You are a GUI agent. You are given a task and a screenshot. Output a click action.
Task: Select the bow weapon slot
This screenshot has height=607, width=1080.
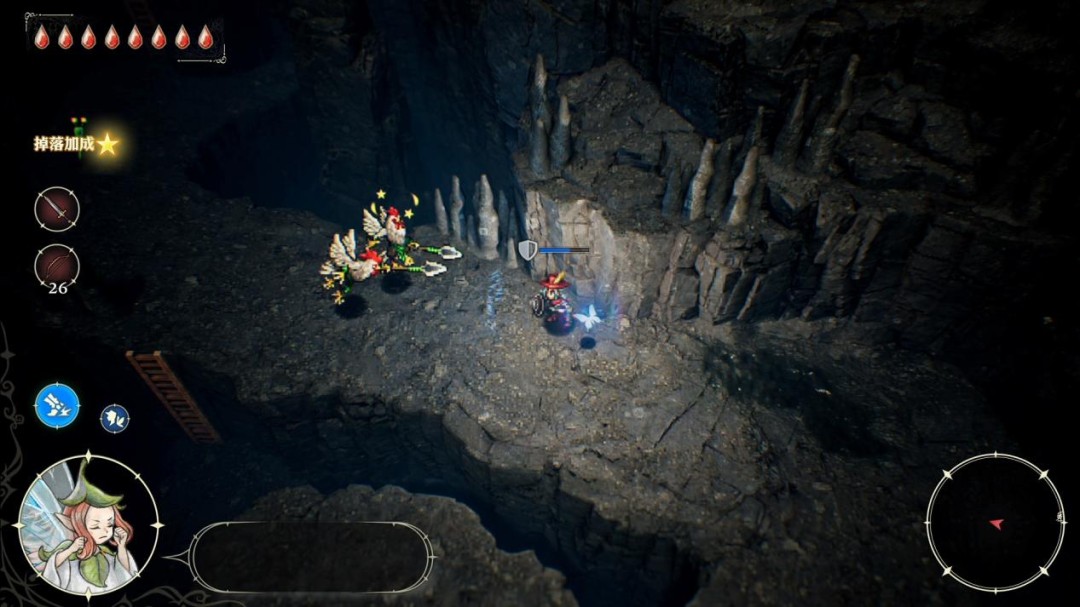click(x=57, y=265)
